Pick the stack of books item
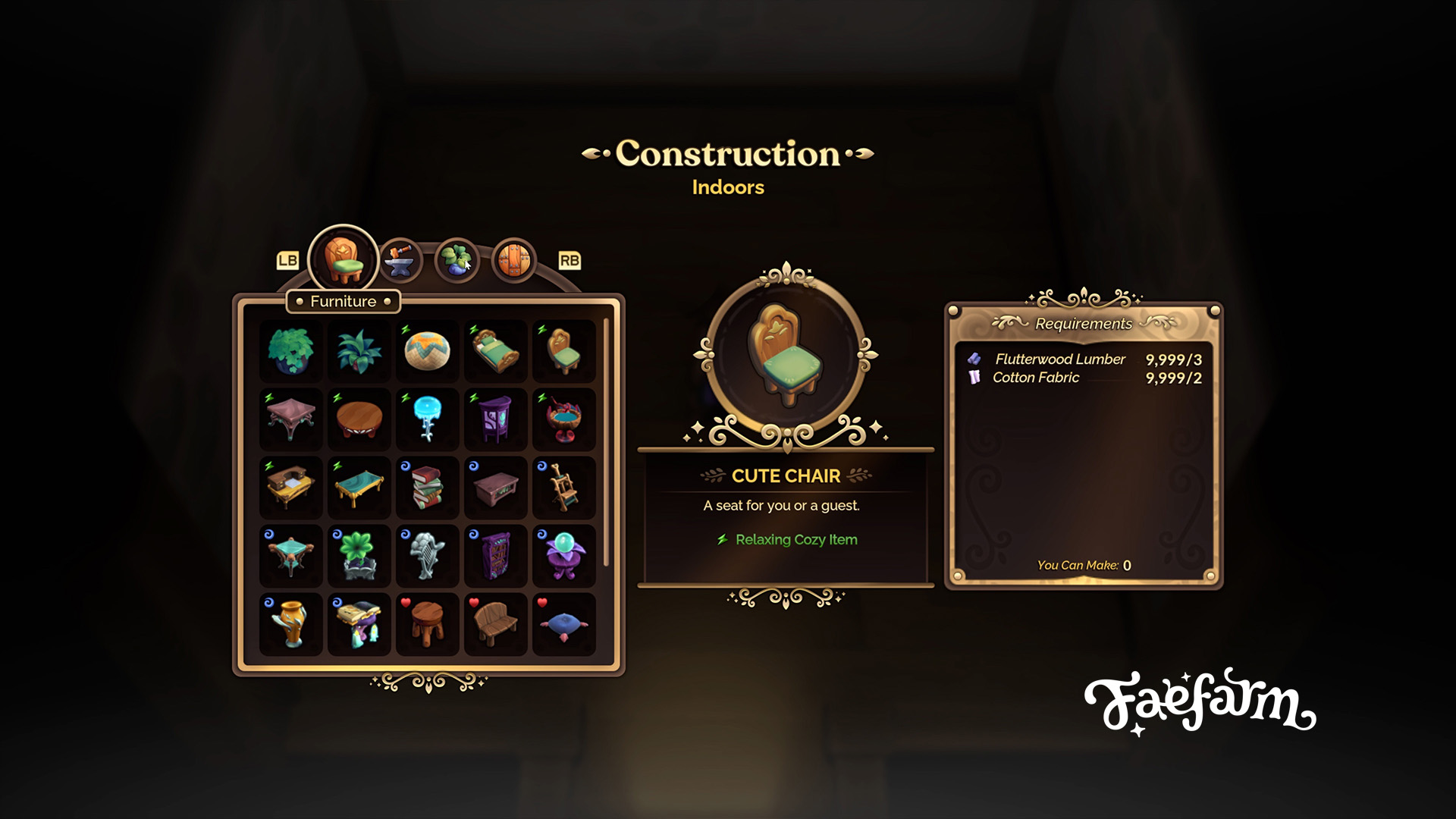The height and width of the screenshot is (819, 1456). [x=427, y=487]
